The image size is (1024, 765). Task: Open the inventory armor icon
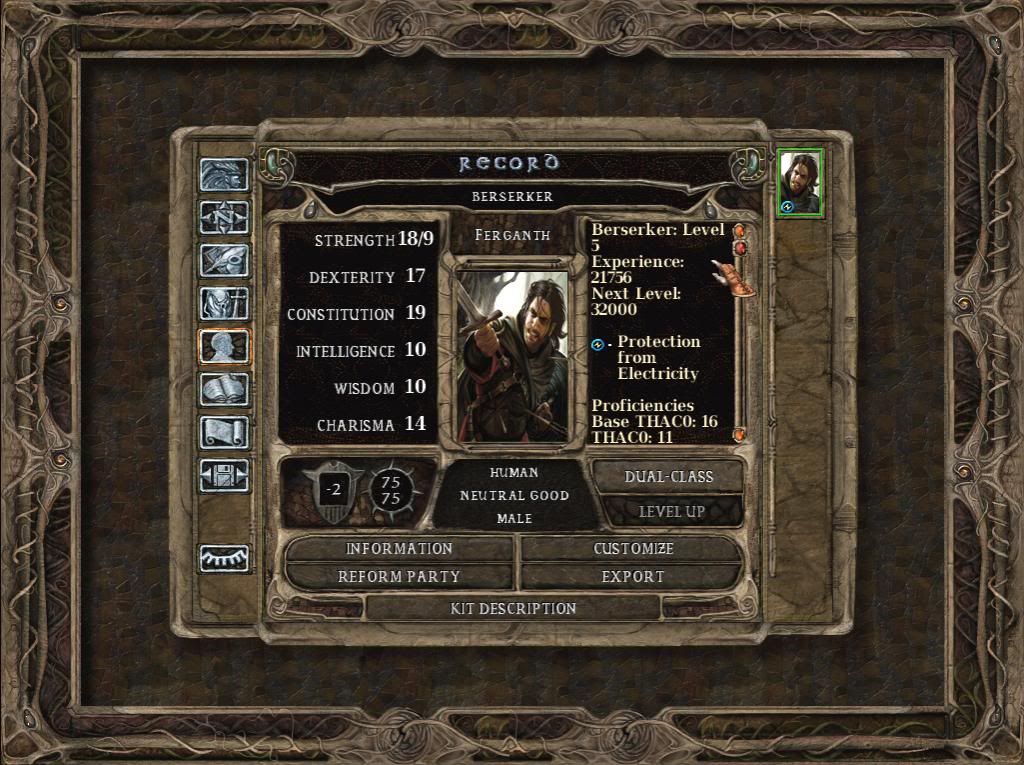point(224,303)
